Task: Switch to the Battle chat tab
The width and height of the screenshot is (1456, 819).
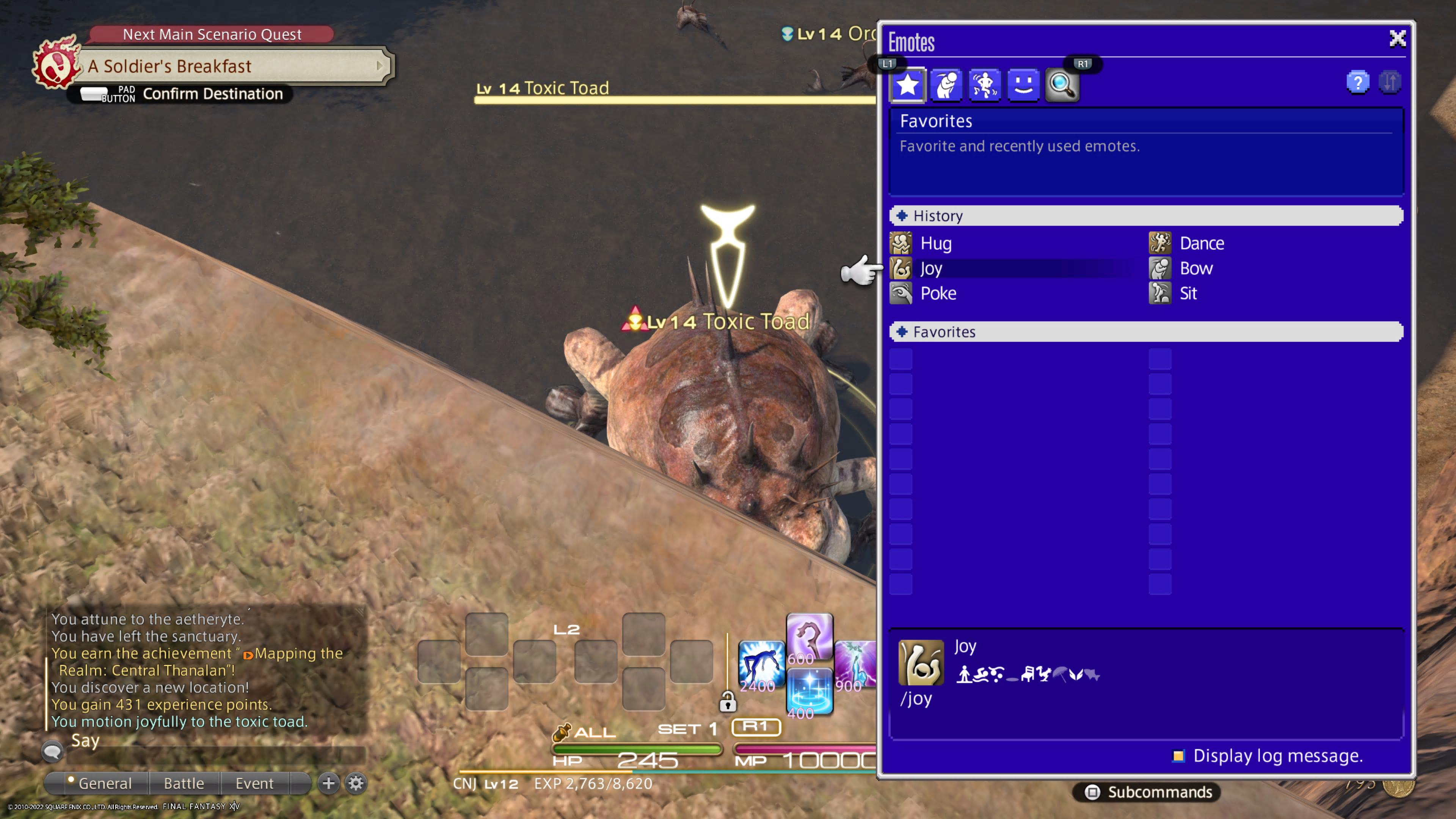Action: 184,783
